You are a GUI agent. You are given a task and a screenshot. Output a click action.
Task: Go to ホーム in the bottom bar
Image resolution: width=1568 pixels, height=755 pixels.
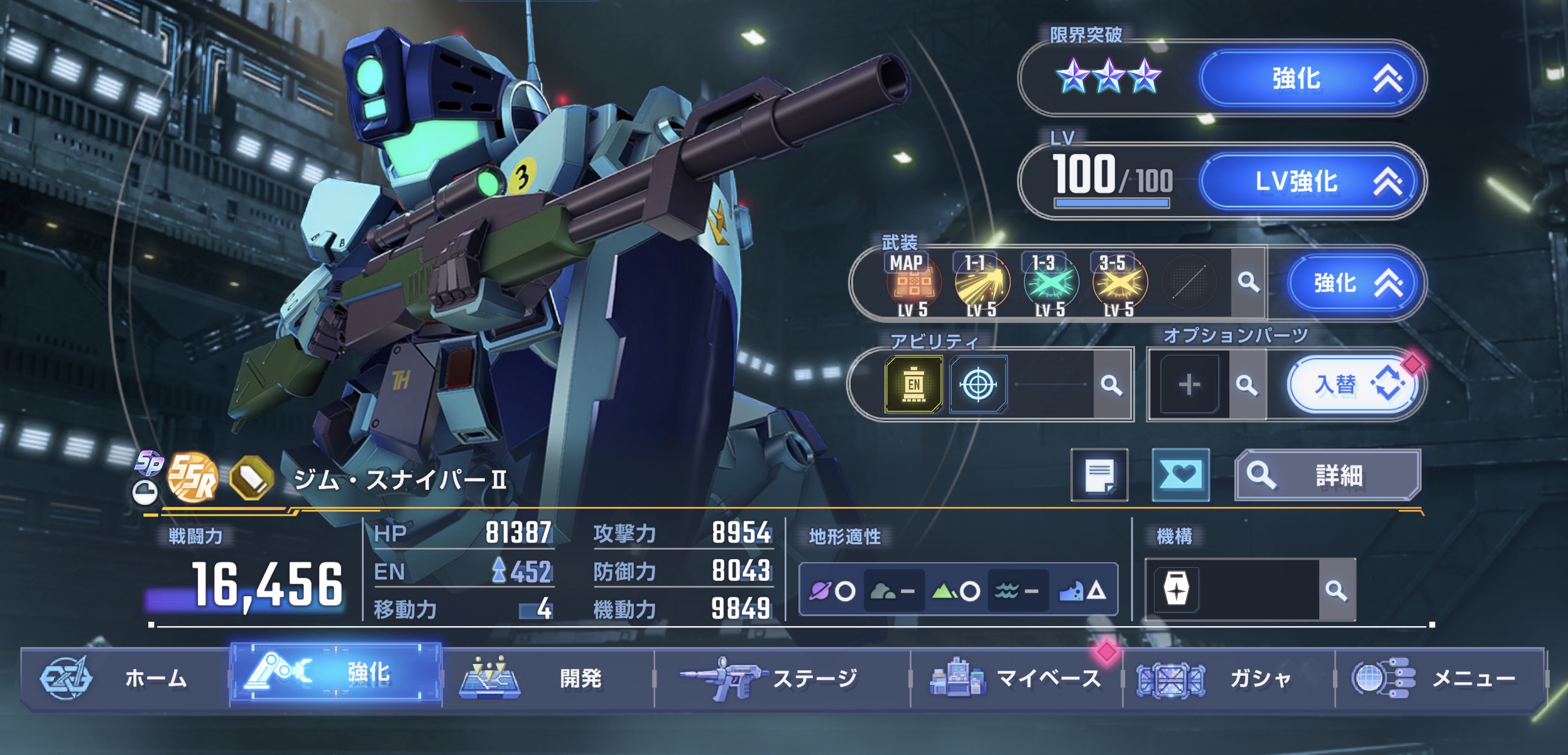124,678
